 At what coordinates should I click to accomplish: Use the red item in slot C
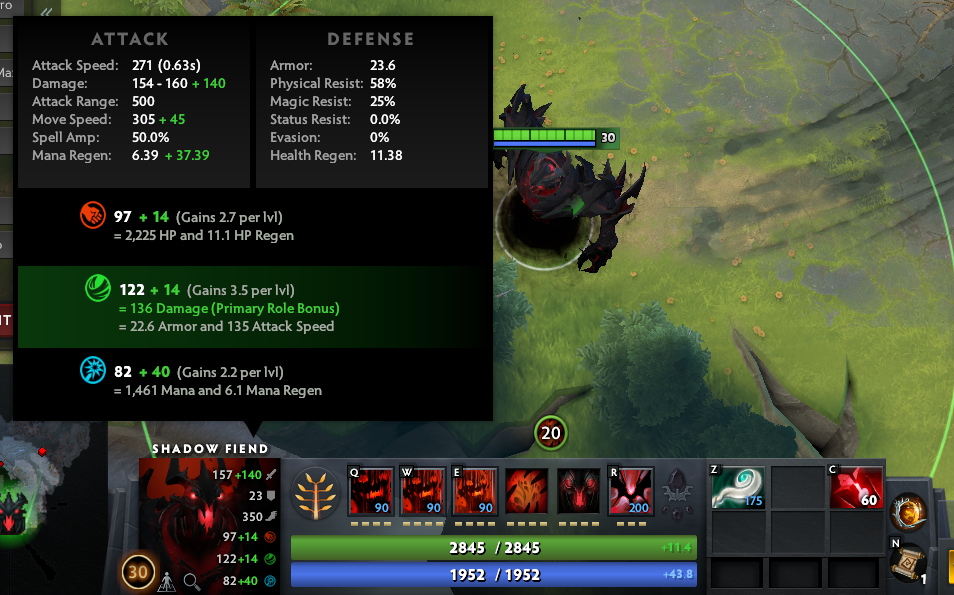pos(856,488)
